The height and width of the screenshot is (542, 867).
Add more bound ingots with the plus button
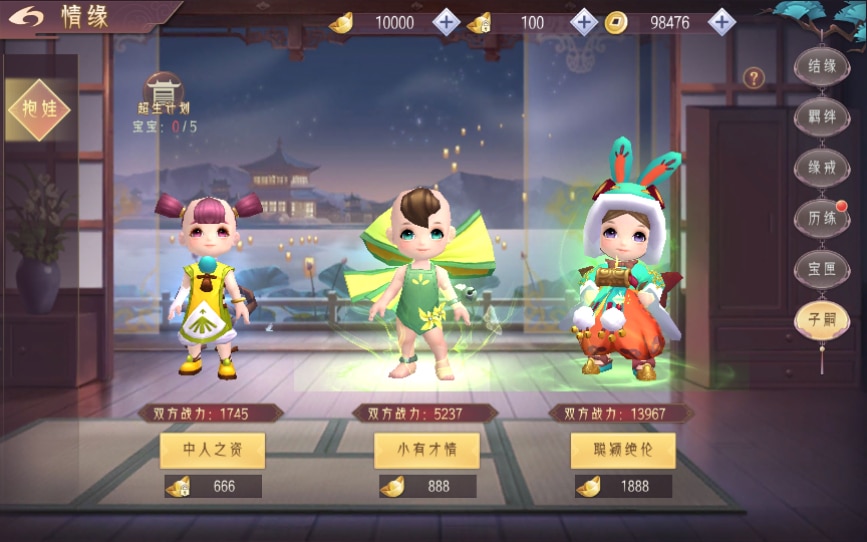point(584,22)
